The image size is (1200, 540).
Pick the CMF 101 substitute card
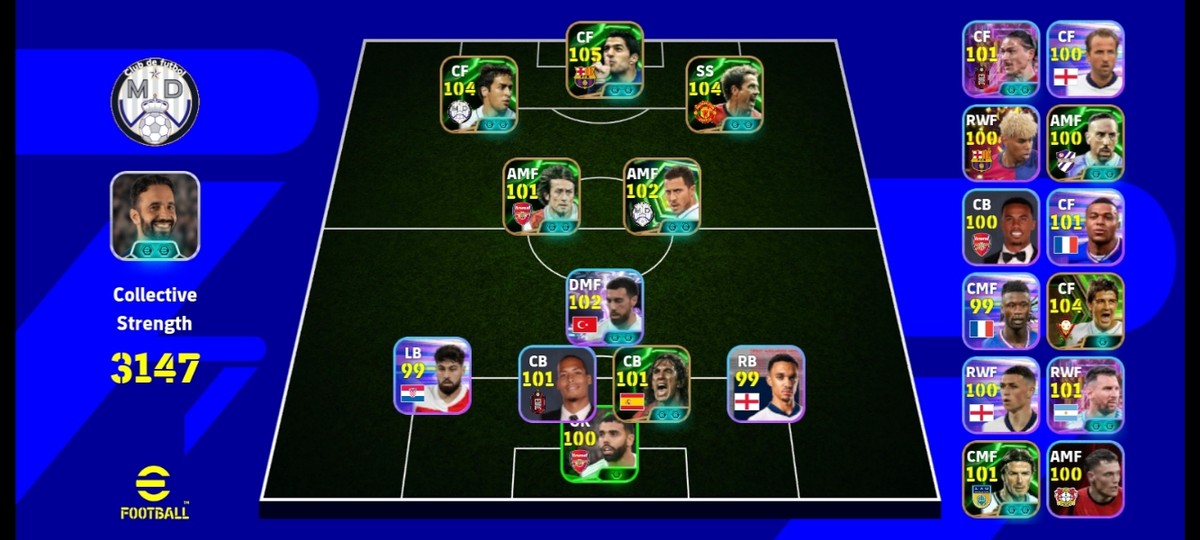(1001, 479)
